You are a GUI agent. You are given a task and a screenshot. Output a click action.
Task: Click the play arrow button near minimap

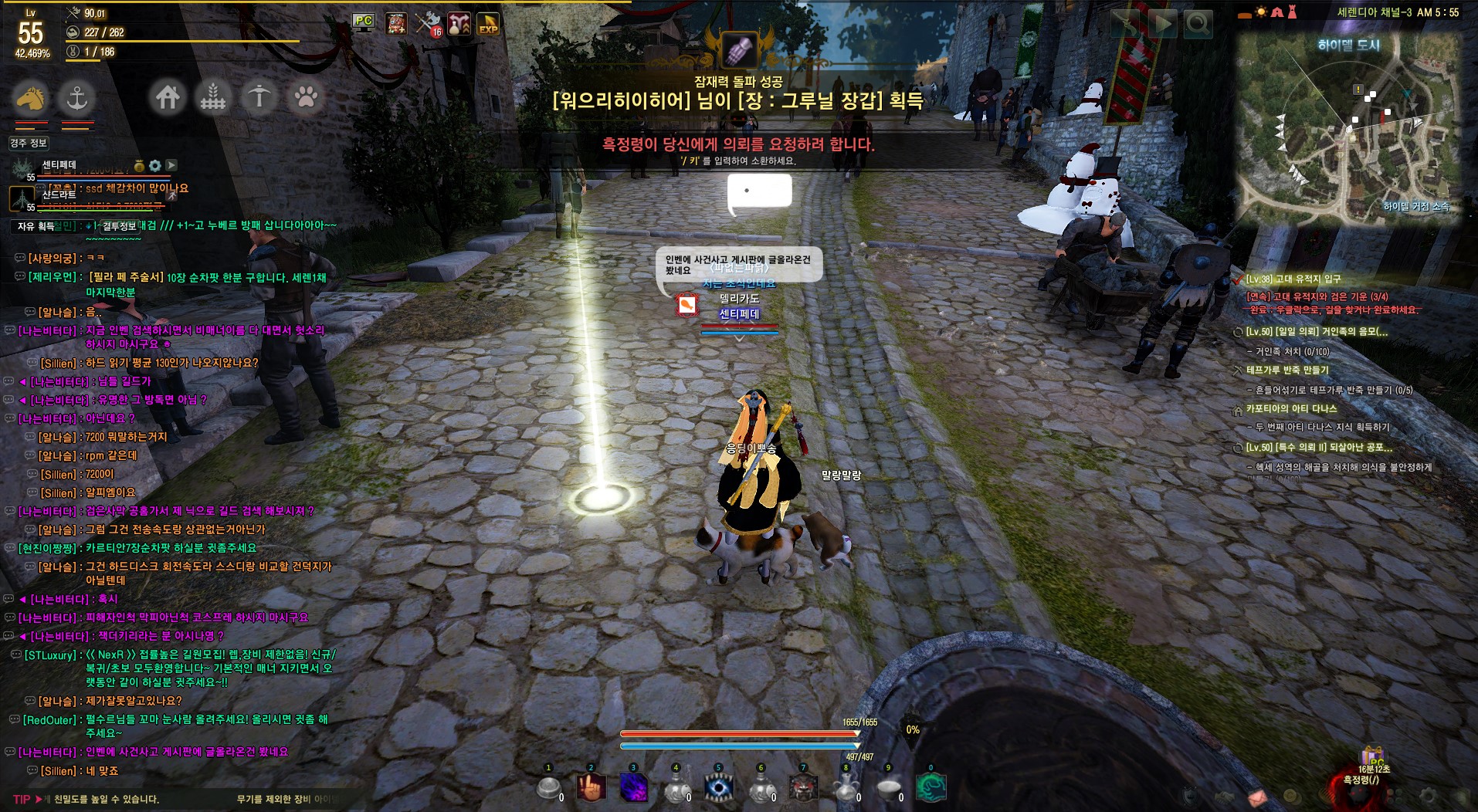pos(1161,25)
